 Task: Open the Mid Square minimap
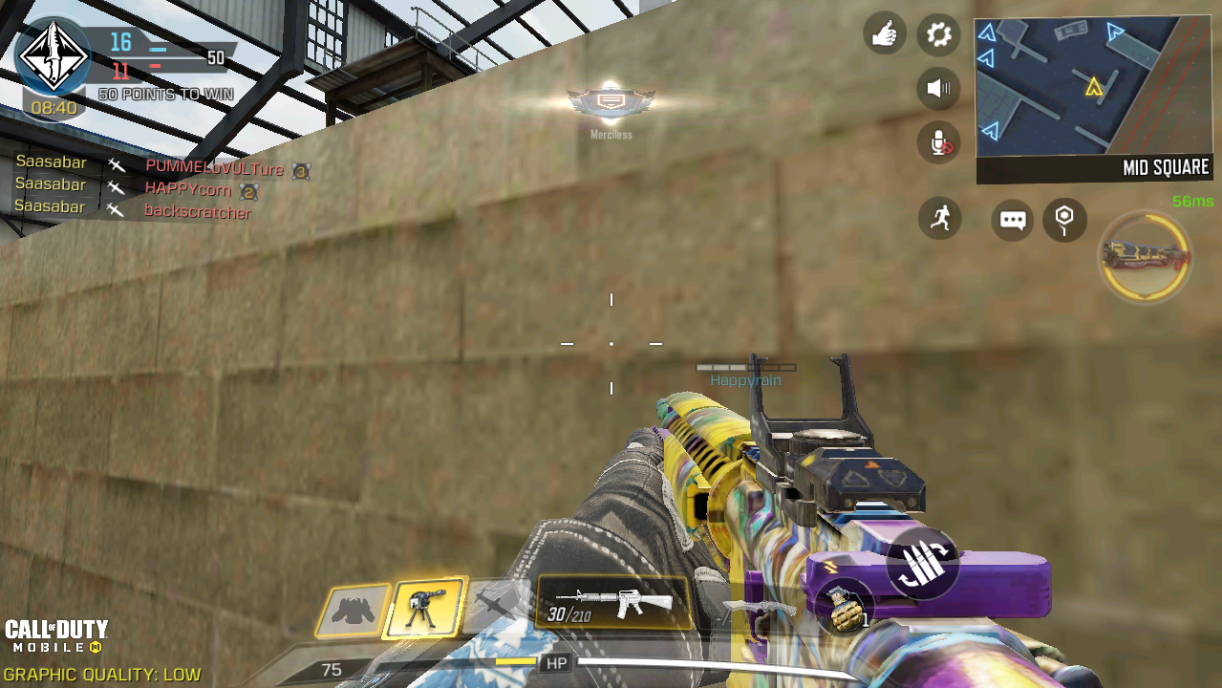tap(1093, 98)
